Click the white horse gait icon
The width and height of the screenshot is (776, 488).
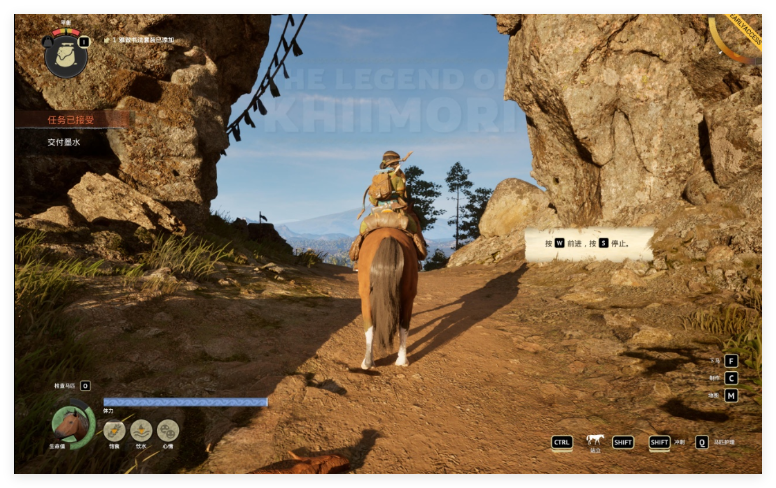pos(595,439)
